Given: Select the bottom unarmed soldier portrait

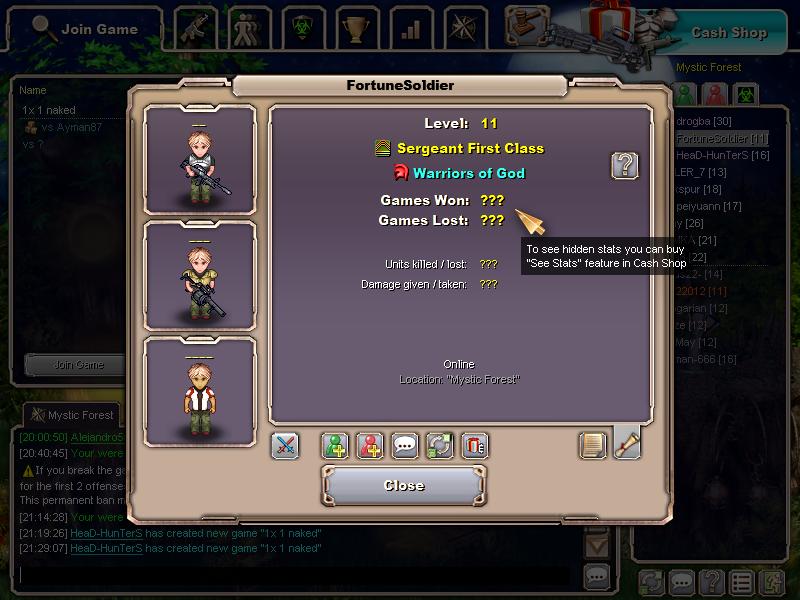Looking at the screenshot, I should click(200, 391).
